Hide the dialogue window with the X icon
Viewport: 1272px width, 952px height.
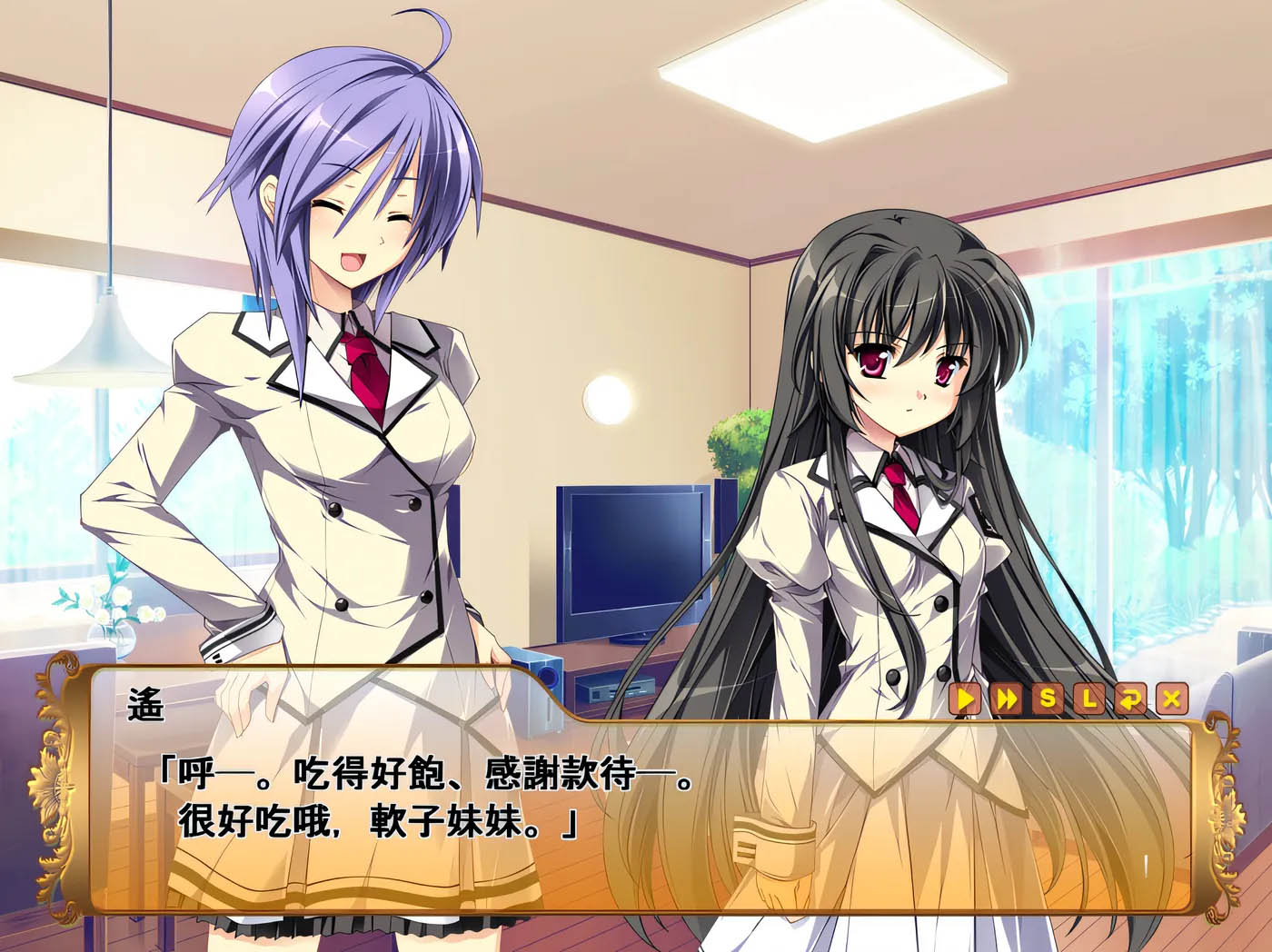point(1171,699)
